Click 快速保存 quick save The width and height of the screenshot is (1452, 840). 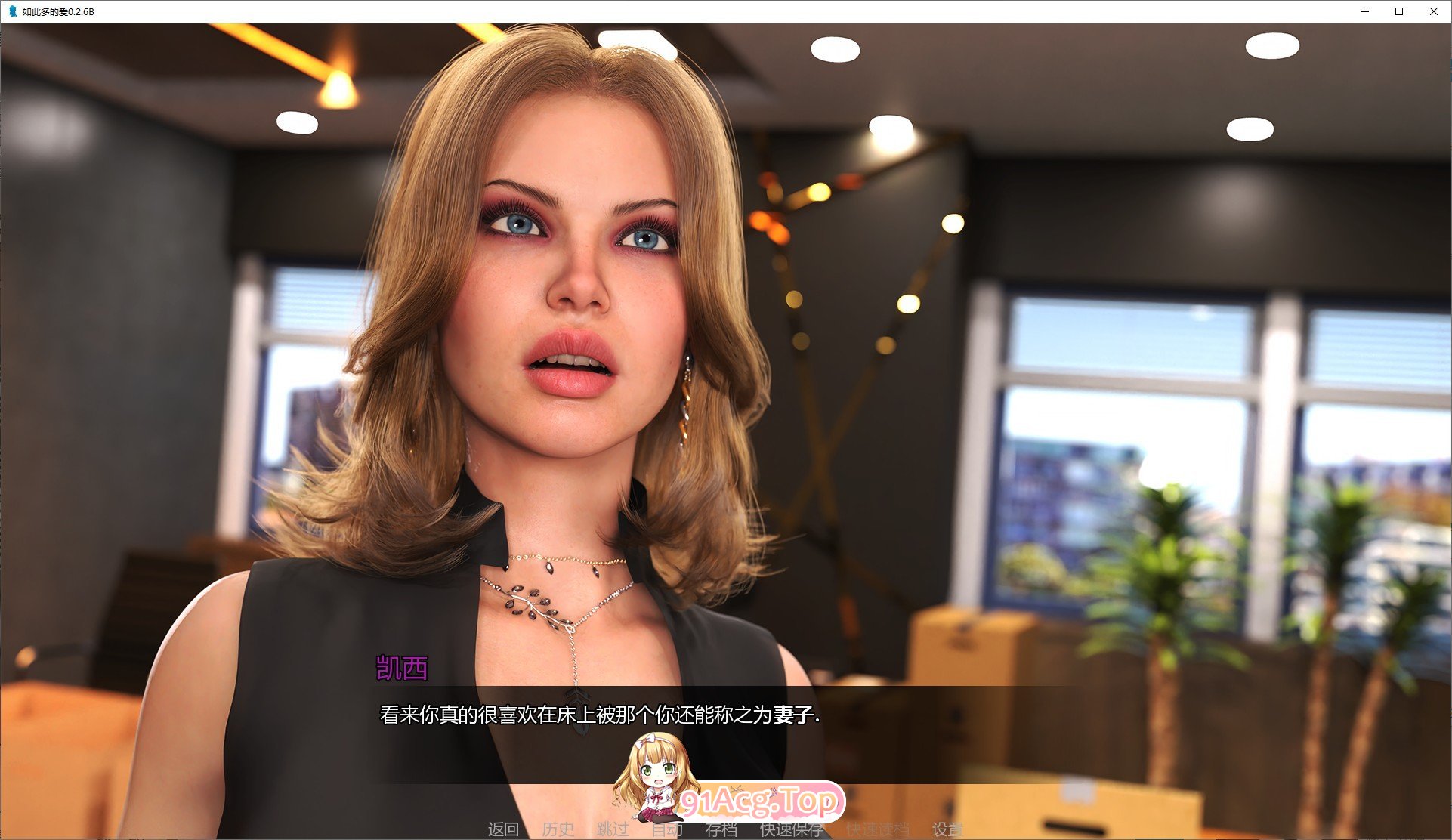(791, 829)
